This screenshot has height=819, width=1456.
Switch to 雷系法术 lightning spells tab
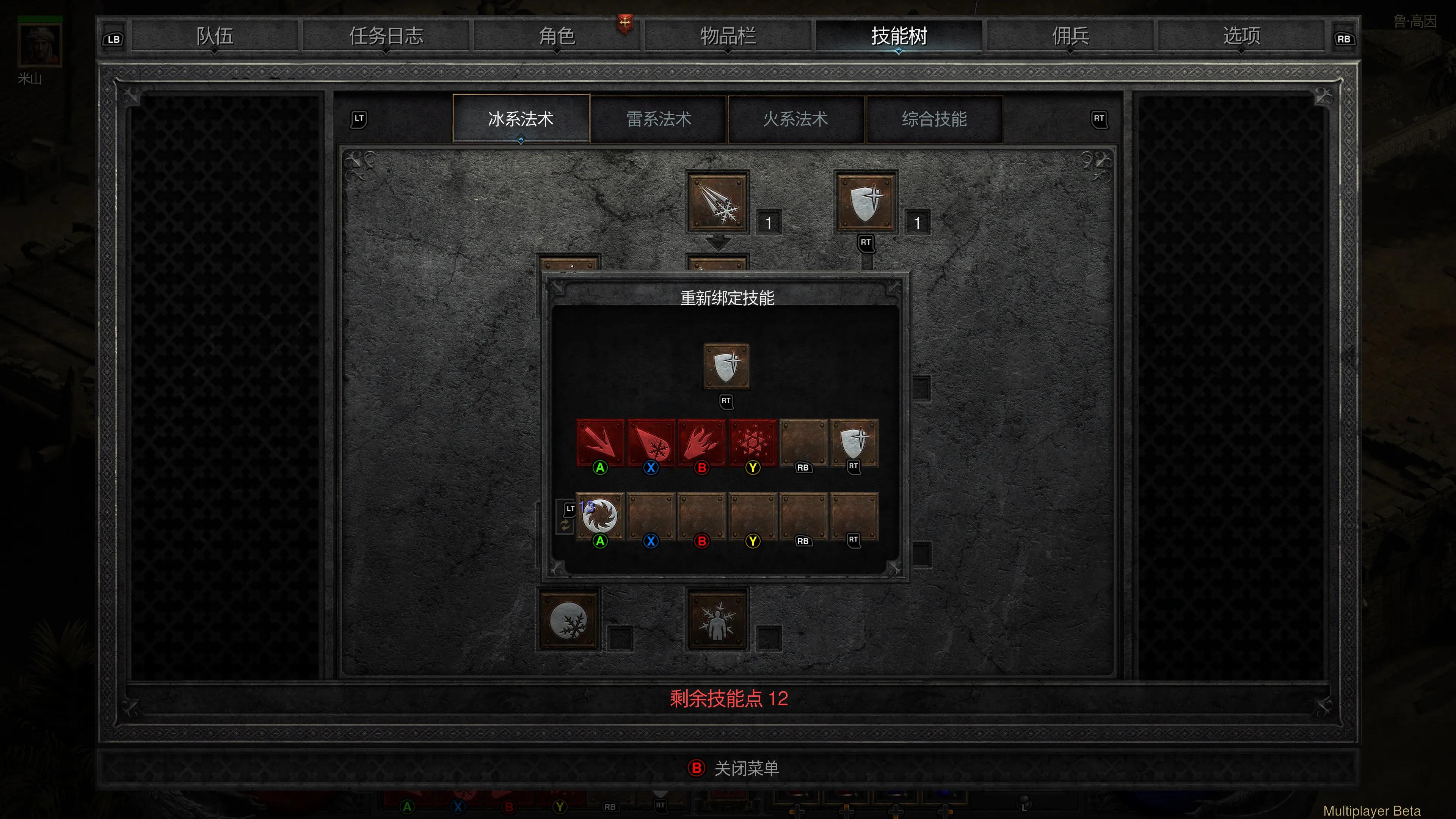pos(659,119)
